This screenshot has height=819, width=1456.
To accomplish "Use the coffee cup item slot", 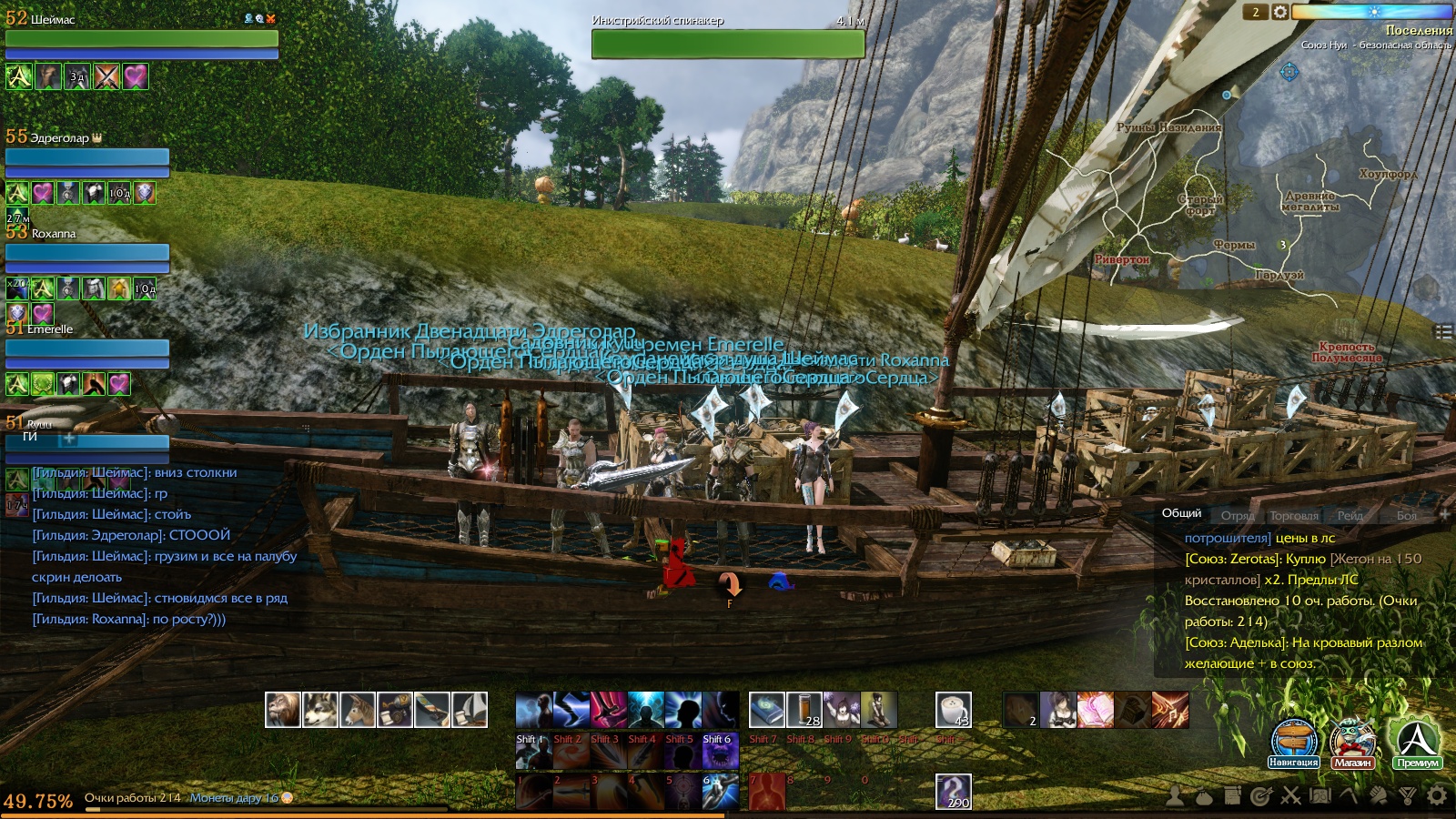I will pyautogui.click(x=953, y=710).
